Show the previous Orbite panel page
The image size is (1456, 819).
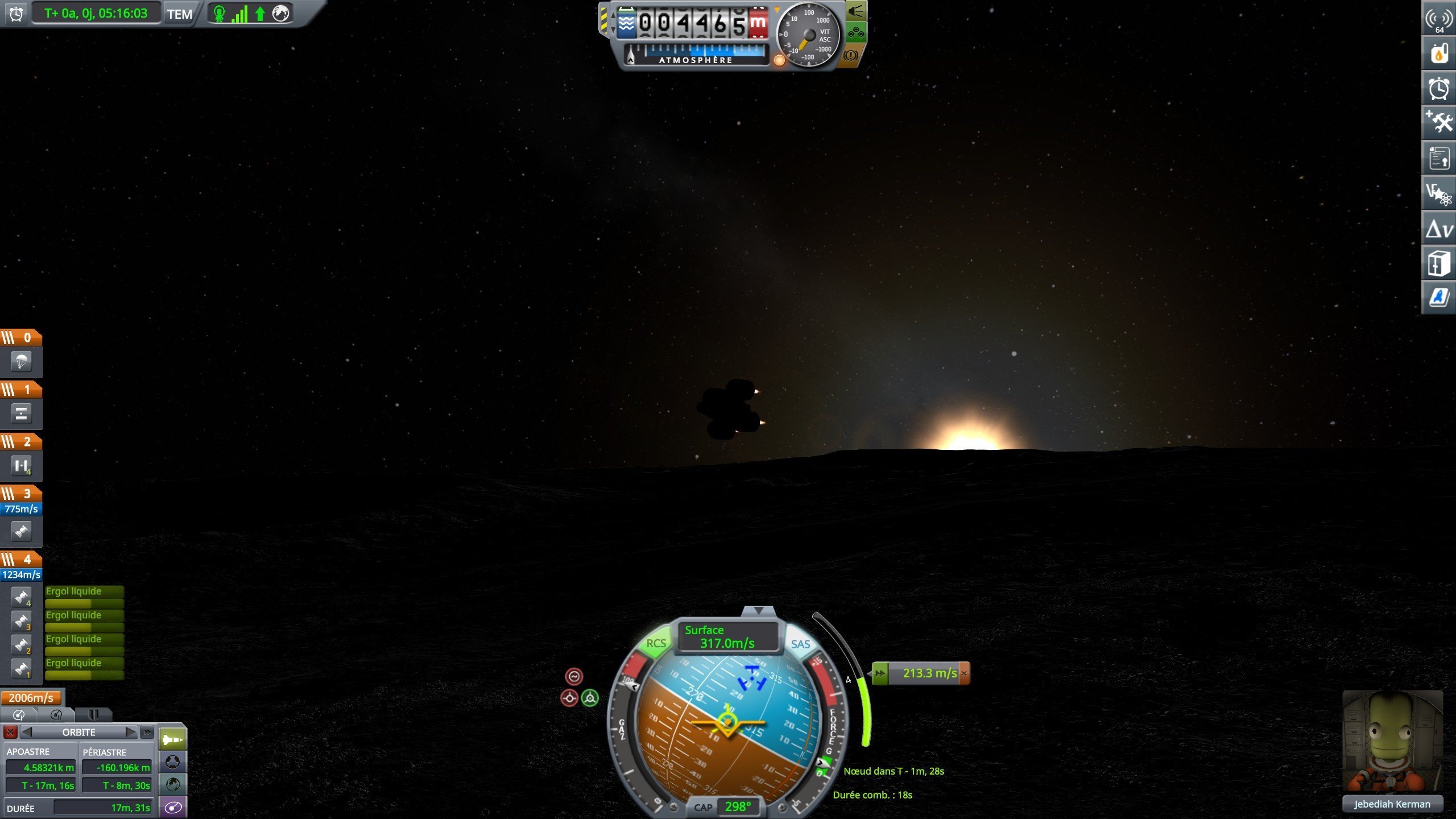point(27,732)
